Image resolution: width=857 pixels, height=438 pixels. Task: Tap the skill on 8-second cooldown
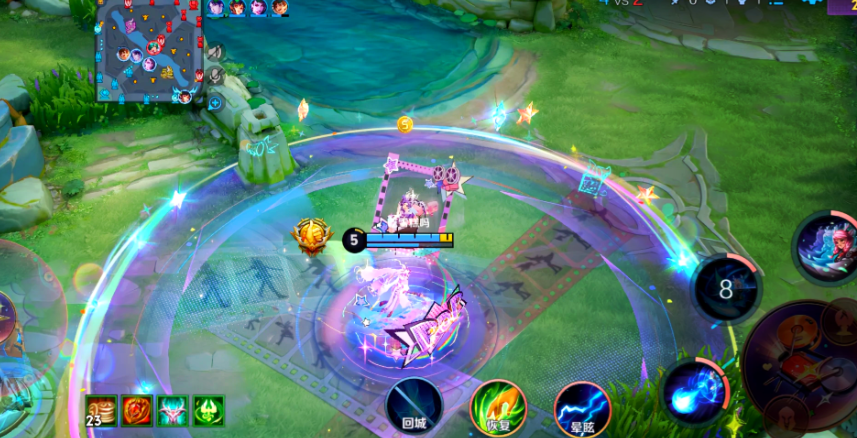[727, 289]
